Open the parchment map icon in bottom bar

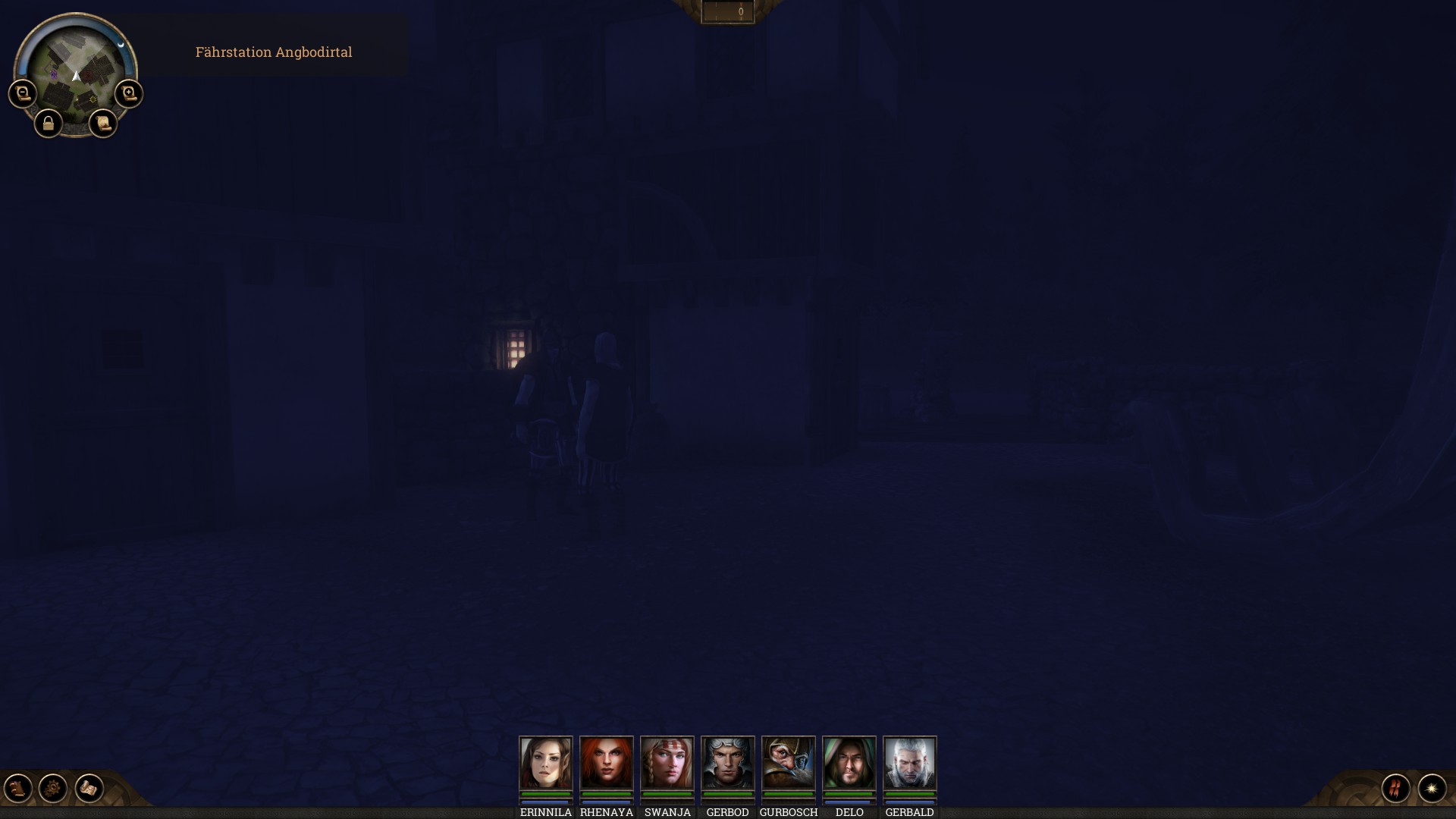point(89,789)
